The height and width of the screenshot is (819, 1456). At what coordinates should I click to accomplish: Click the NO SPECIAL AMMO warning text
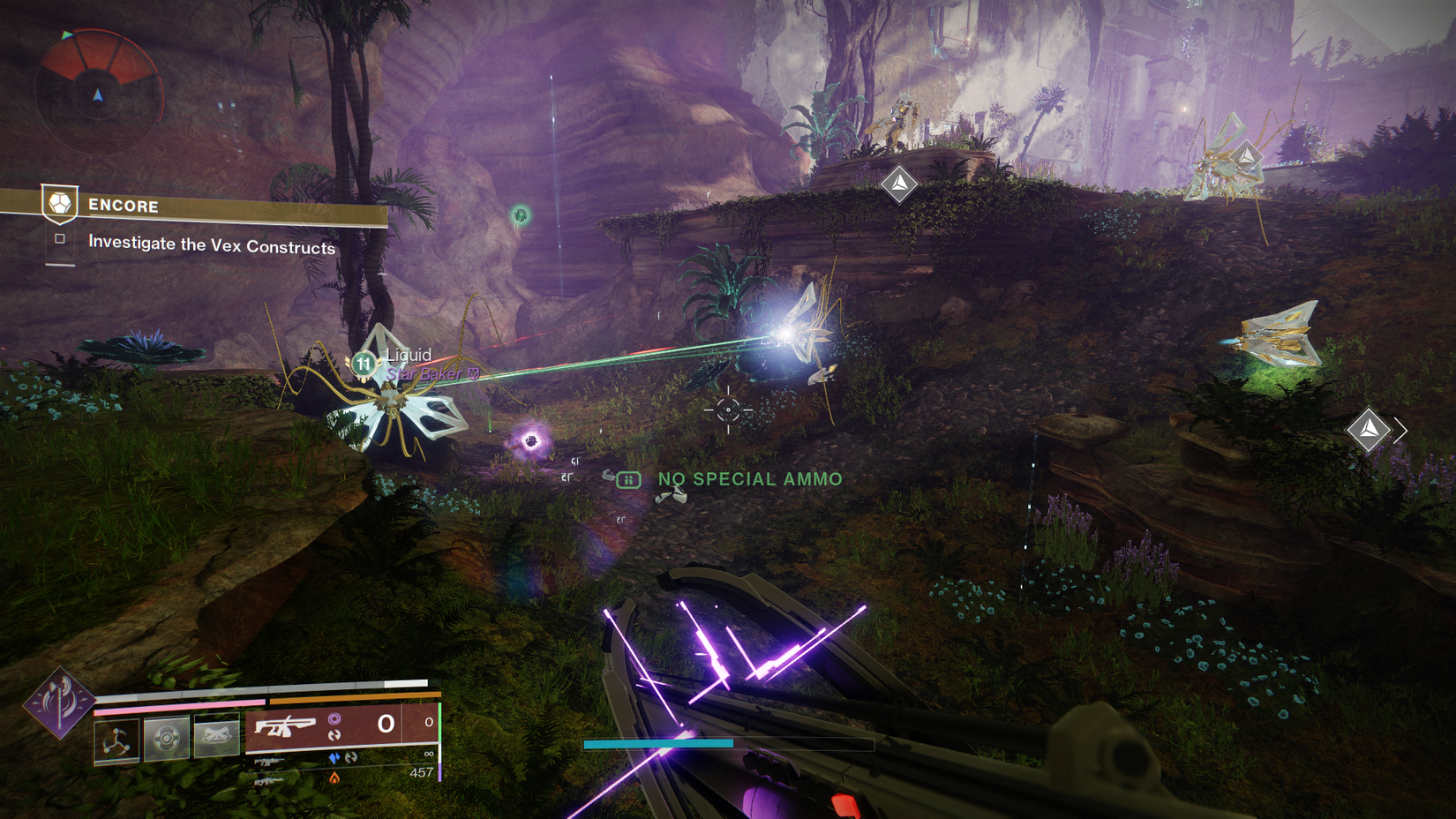748,478
